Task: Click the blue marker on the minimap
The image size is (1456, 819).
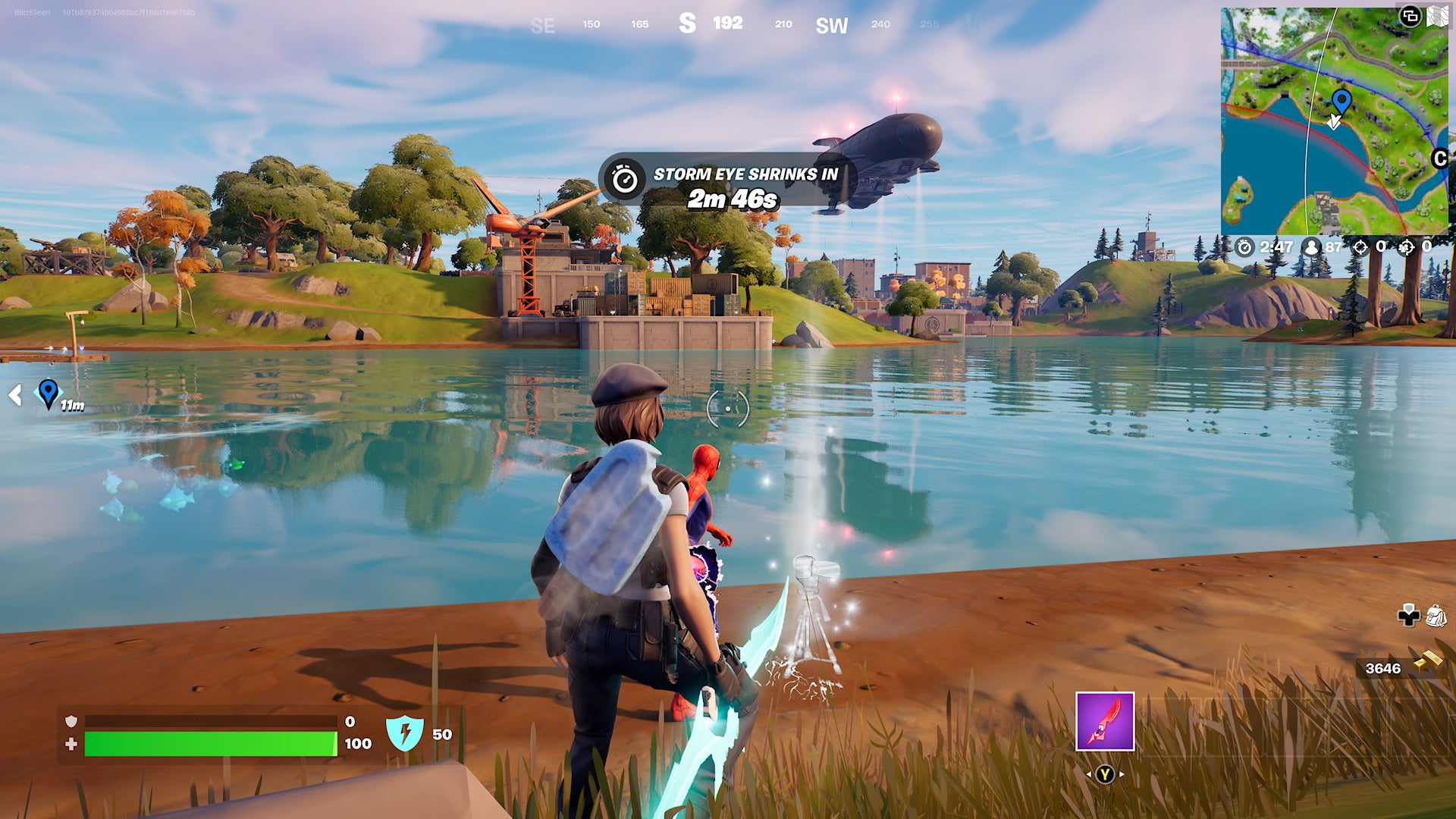Action: coord(1344,99)
